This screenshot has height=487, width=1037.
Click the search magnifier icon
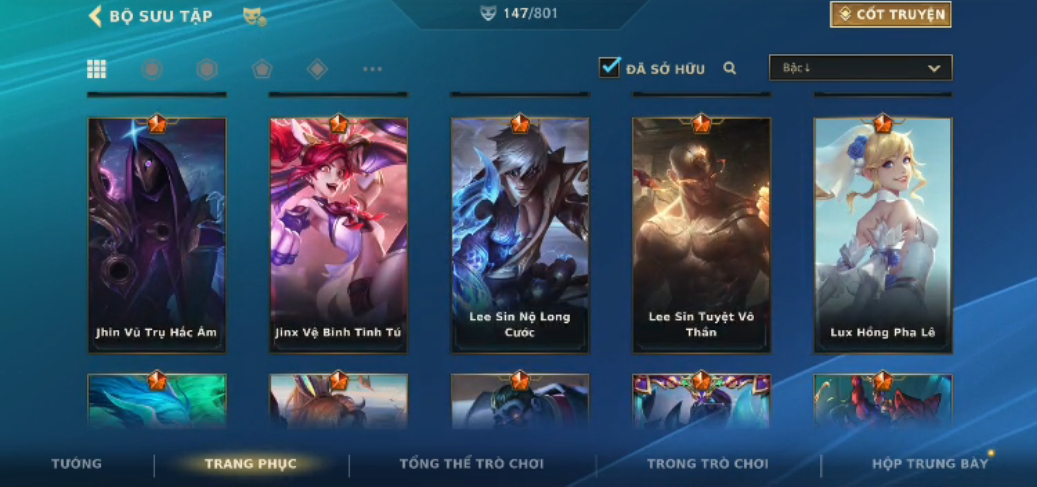coord(730,68)
